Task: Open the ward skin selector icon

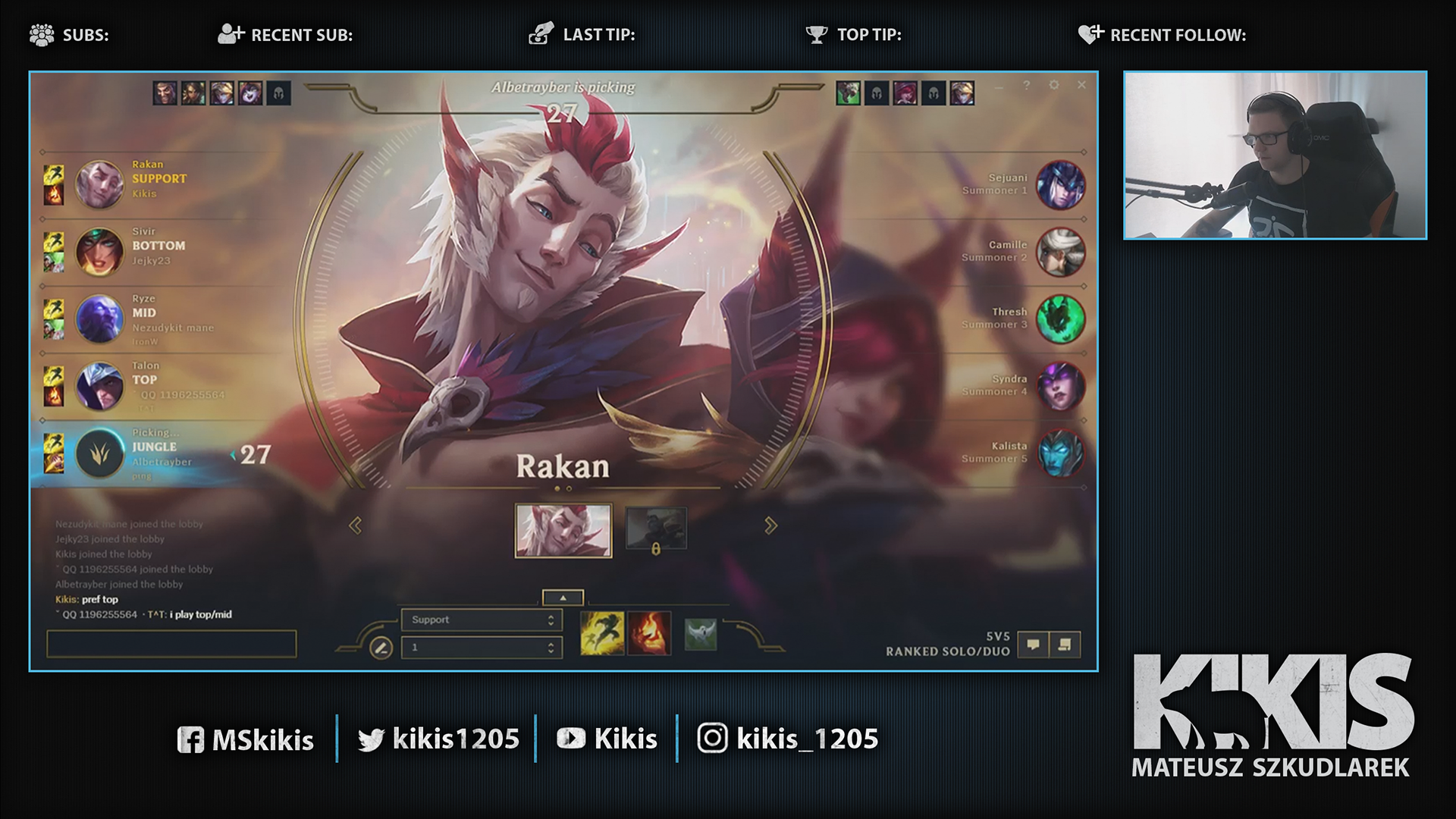Action: [x=700, y=634]
